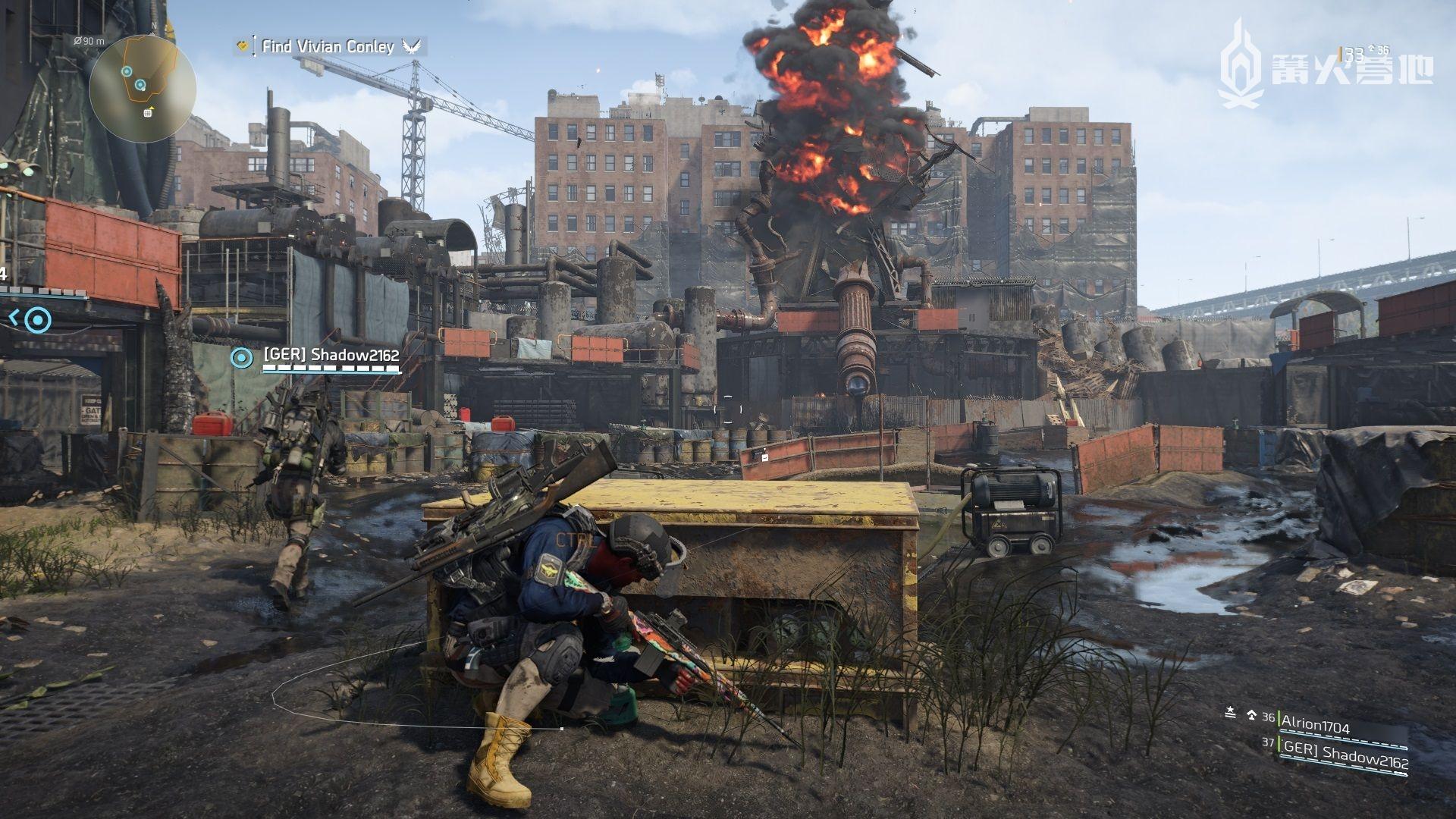Select the Find Vivian Conley objective tracker
This screenshot has width=1456, height=819.
(x=328, y=47)
